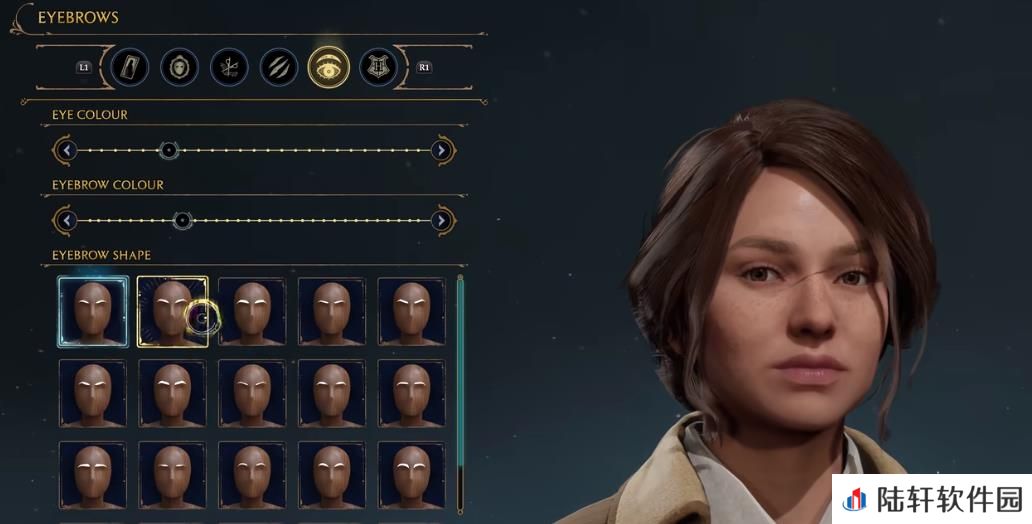Click the left arrow for Eye Colour
This screenshot has width=1032, height=524.
click(67, 150)
